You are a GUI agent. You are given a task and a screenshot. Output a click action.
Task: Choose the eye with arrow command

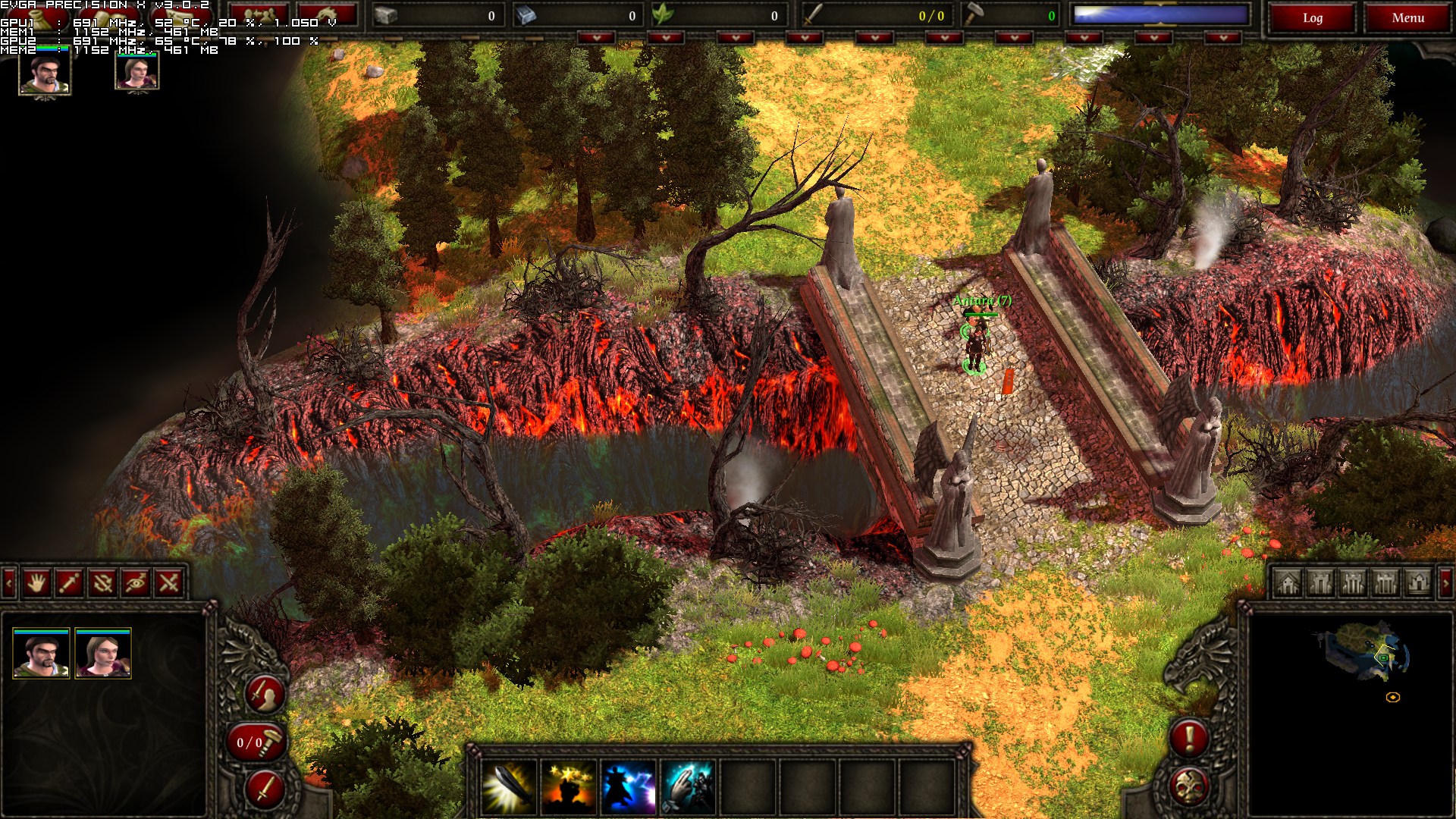(x=135, y=582)
